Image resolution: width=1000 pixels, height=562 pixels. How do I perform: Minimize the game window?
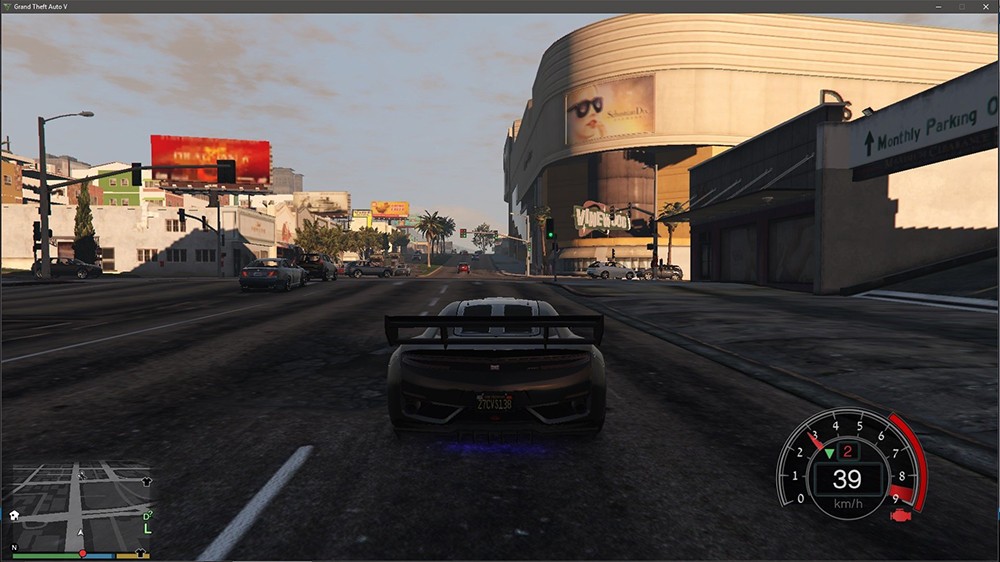[939, 6]
